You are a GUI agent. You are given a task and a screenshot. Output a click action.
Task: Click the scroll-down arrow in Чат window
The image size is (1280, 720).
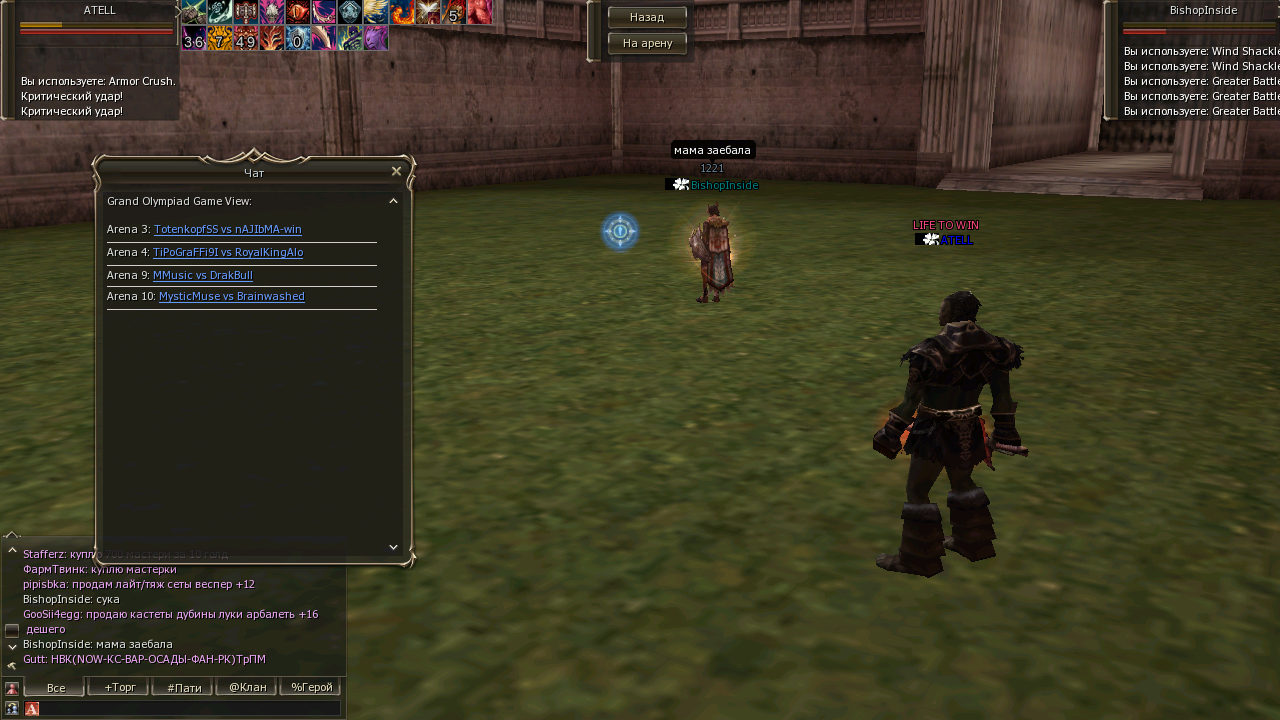pyautogui.click(x=393, y=547)
